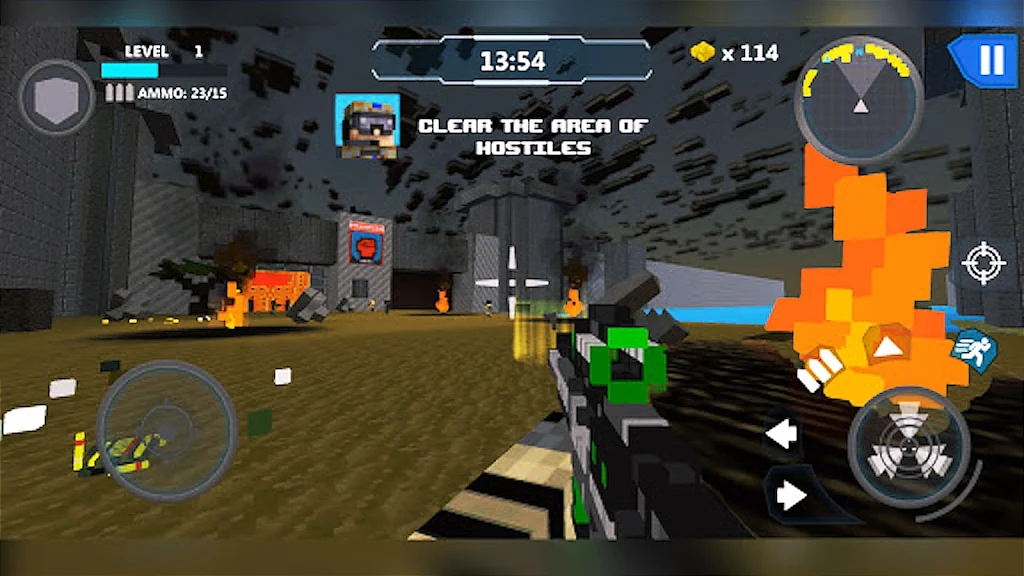This screenshot has width=1024, height=576.
Task: Click the soldier avatar next to the objective
Action: pyautogui.click(x=366, y=126)
